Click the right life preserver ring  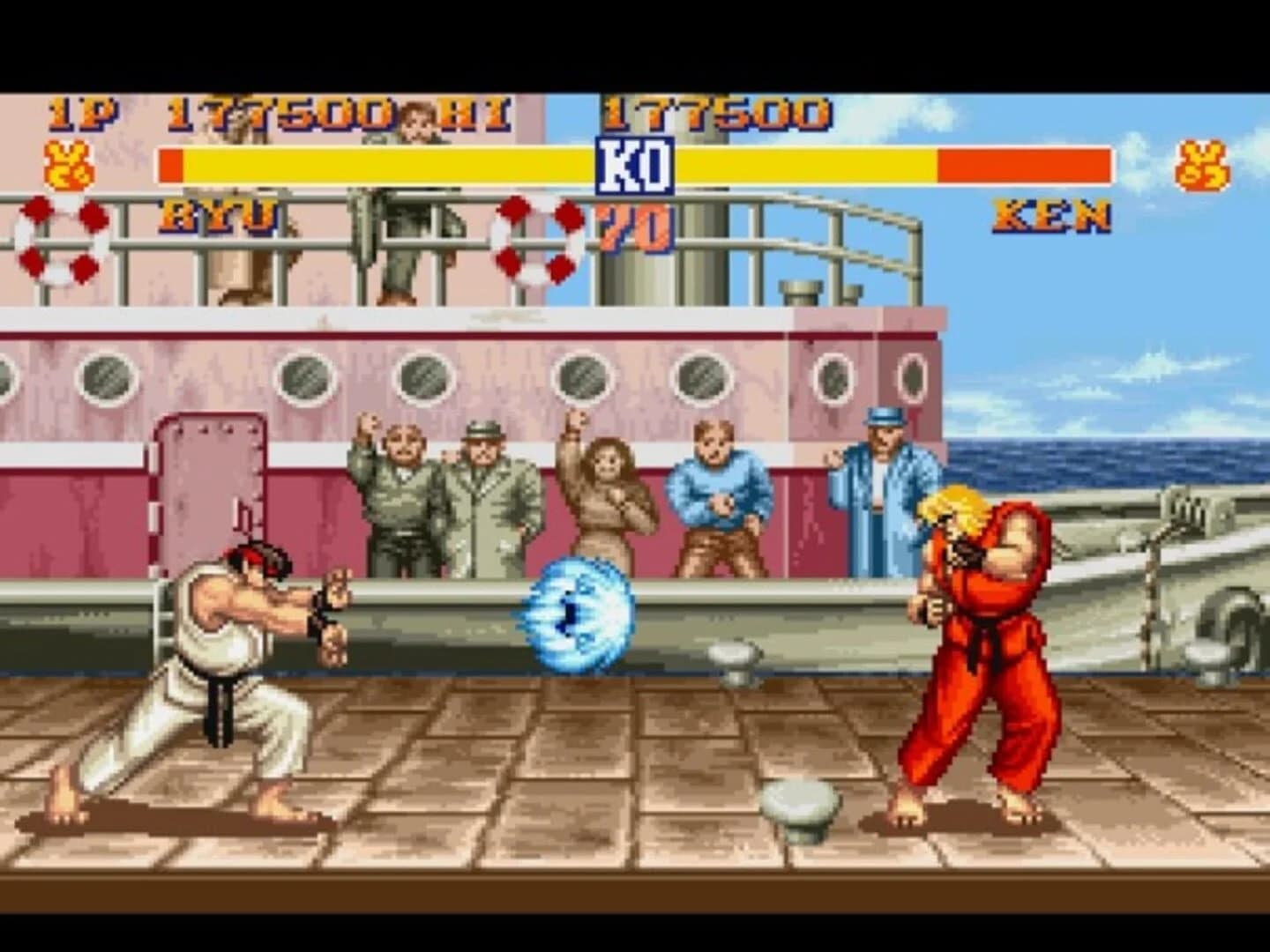tap(538, 240)
